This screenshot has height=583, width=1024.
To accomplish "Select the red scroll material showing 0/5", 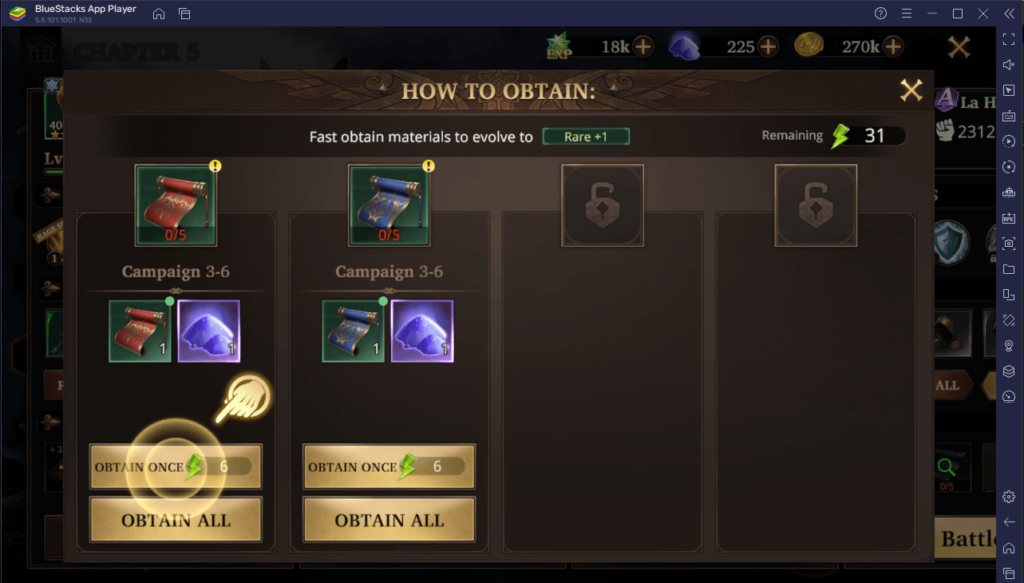I will coord(176,206).
